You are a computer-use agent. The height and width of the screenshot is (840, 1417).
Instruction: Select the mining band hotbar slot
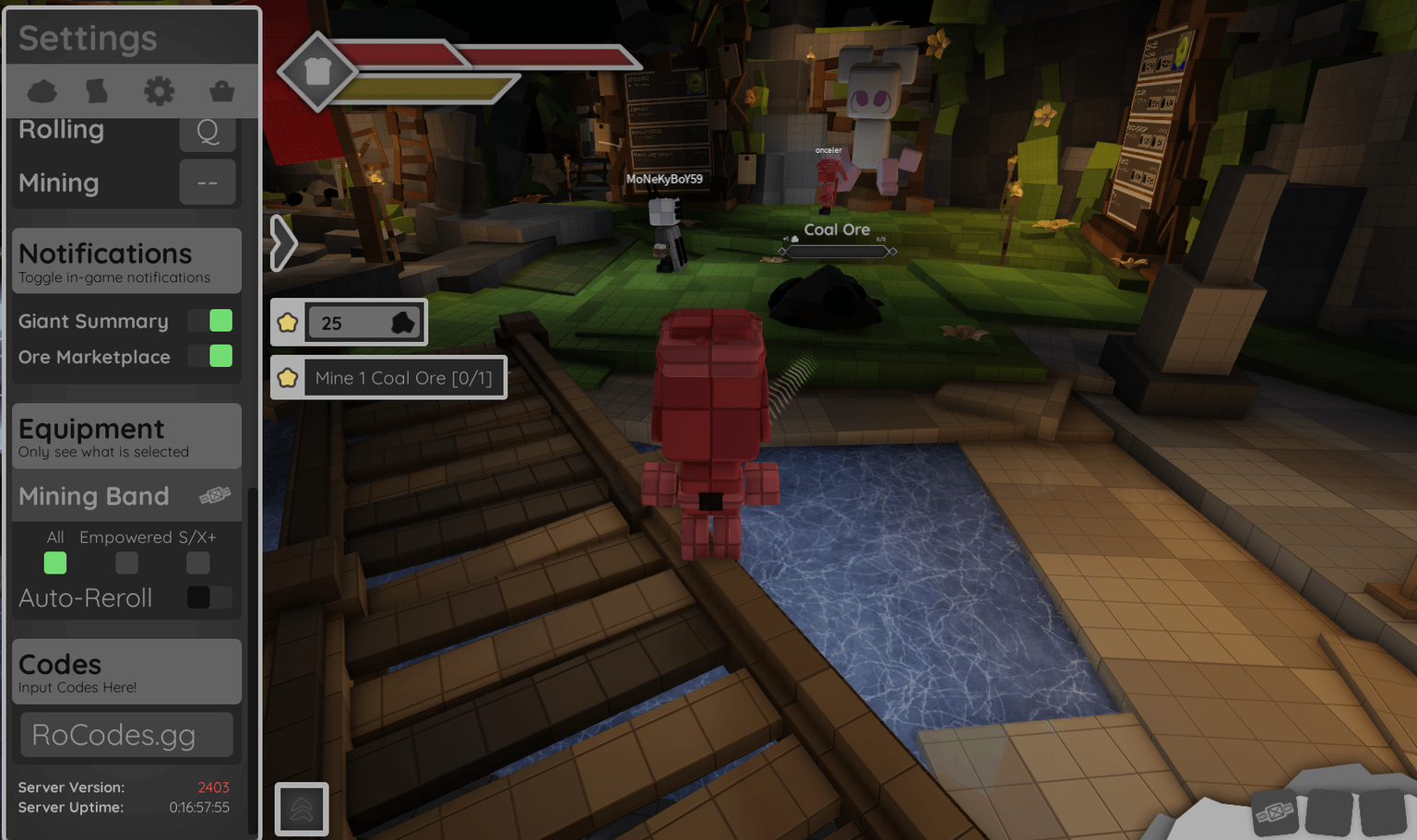coord(1276,812)
